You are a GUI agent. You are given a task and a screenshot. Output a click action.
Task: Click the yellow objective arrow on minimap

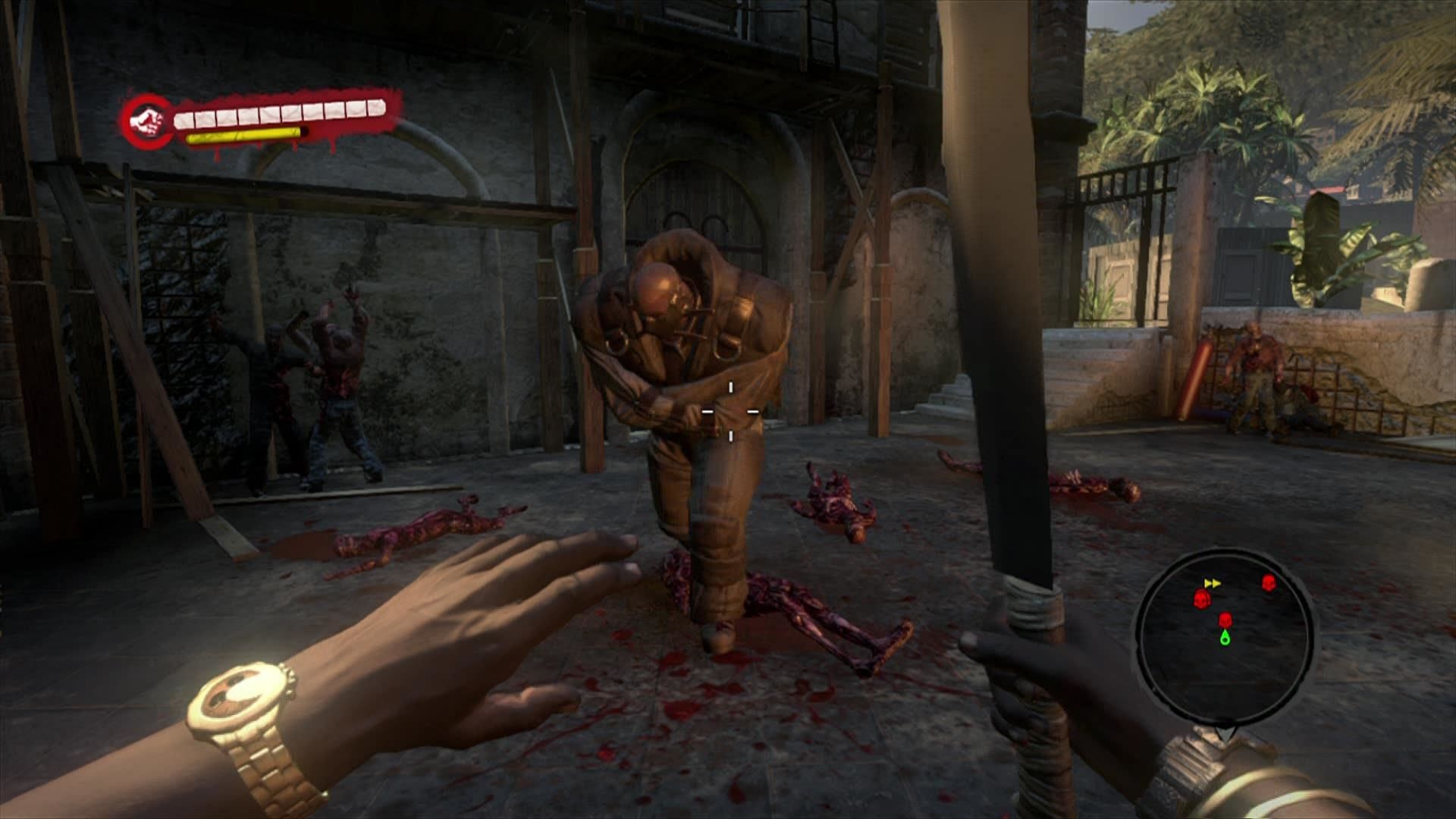1213,583
